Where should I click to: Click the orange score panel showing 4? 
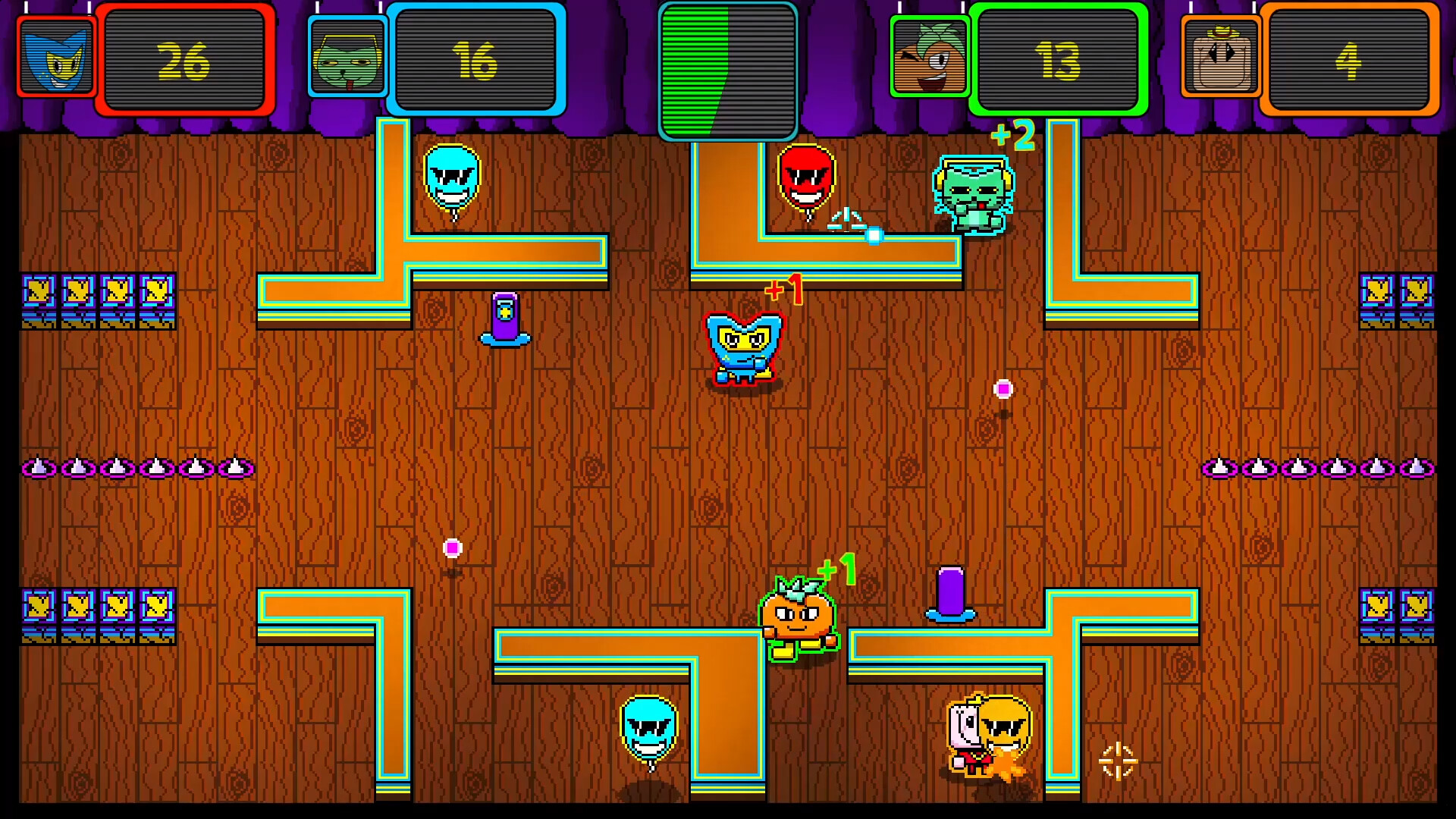click(1351, 58)
